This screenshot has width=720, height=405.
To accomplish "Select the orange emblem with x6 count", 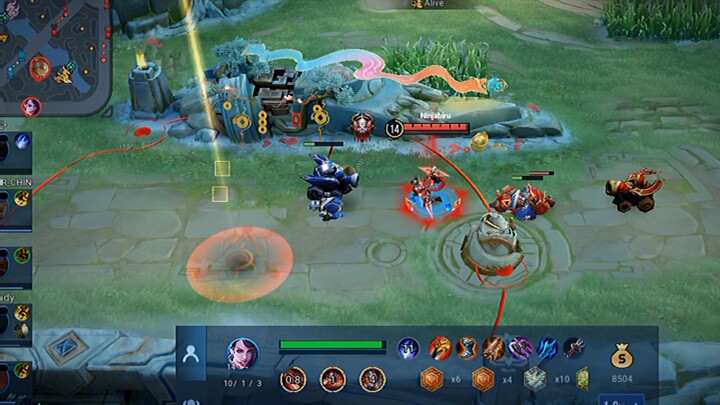I will [431, 378].
